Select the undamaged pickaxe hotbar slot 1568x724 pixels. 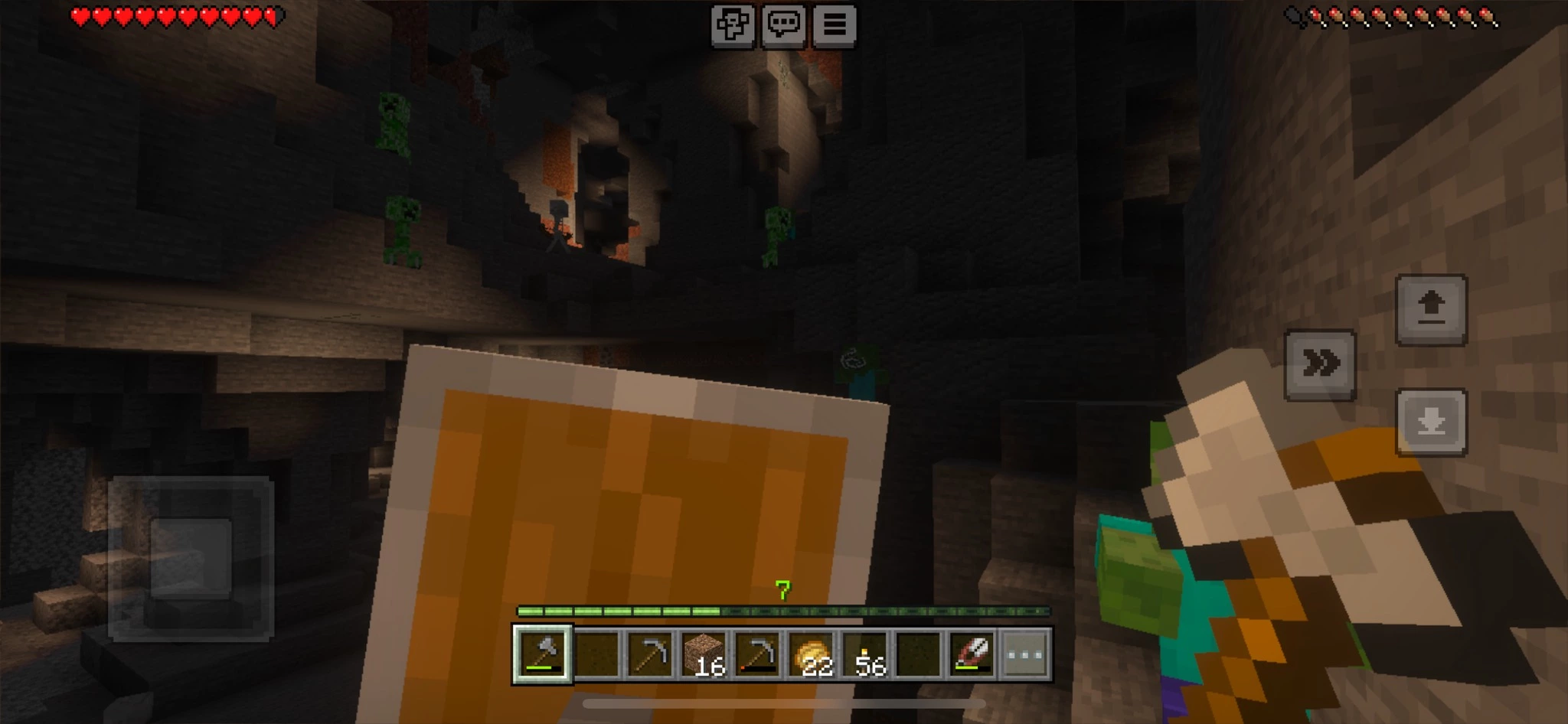click(x=650, y=654)
